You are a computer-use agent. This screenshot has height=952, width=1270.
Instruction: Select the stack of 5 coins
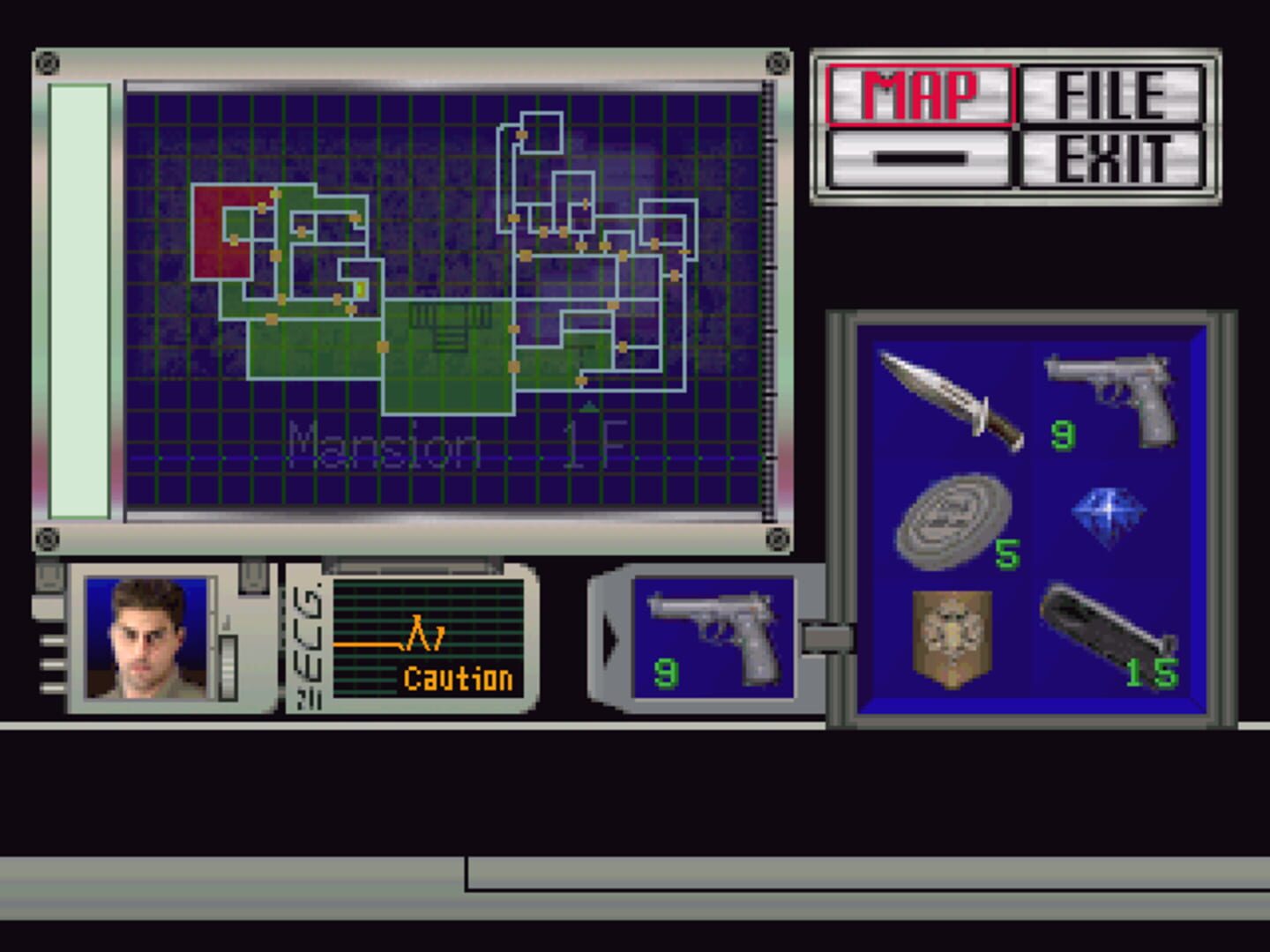(948, 520)
